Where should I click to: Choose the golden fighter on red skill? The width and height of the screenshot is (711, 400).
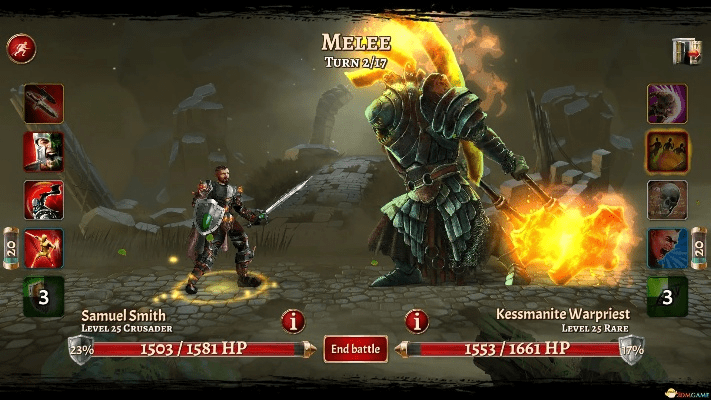pos(43,247)
